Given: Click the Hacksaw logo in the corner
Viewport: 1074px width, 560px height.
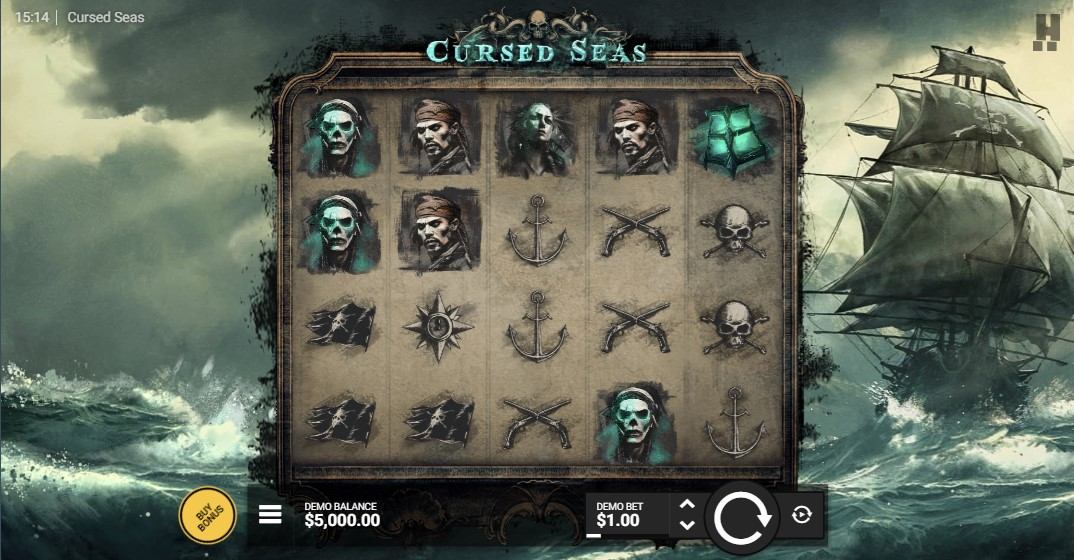Looking at the screenshot, I should 1045,31.
